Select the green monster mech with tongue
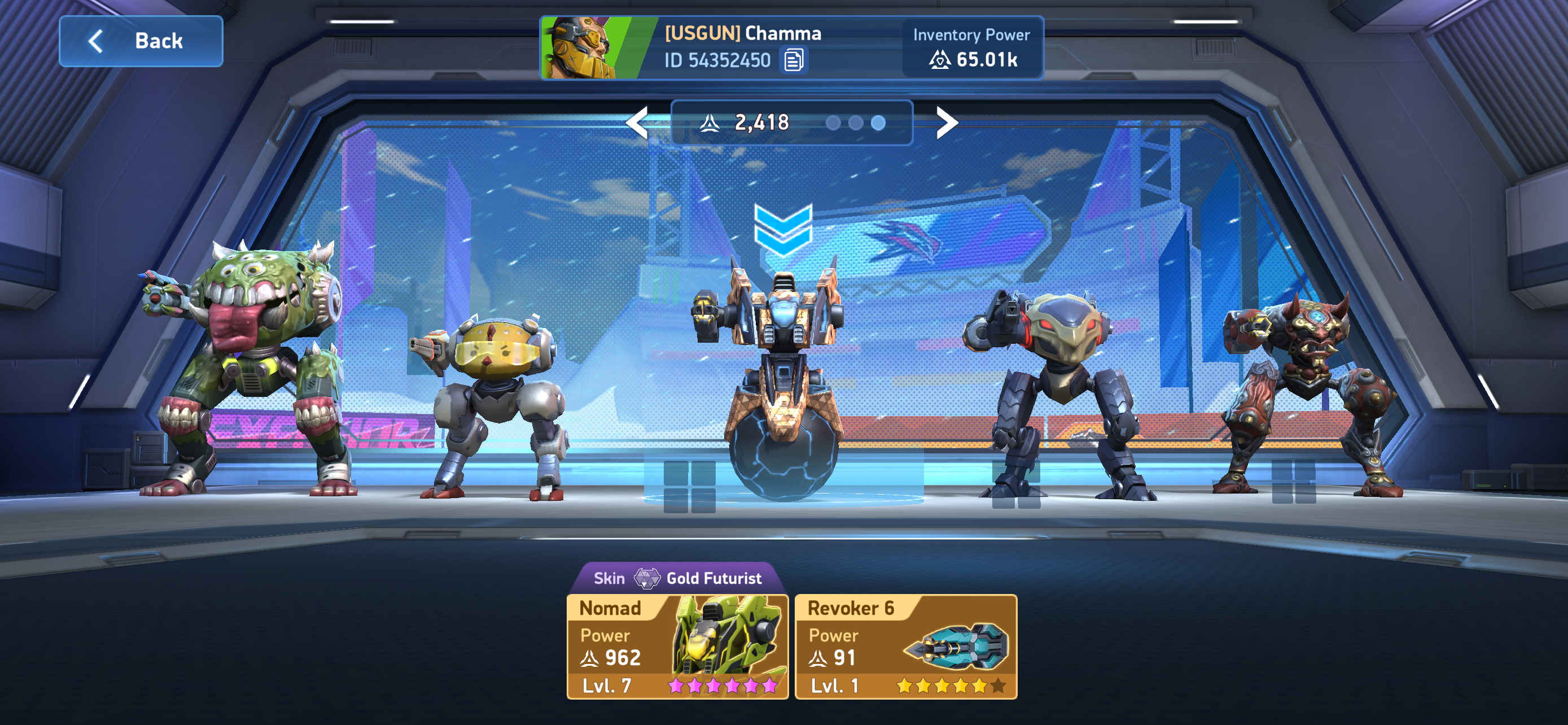 tap(256, 365)
